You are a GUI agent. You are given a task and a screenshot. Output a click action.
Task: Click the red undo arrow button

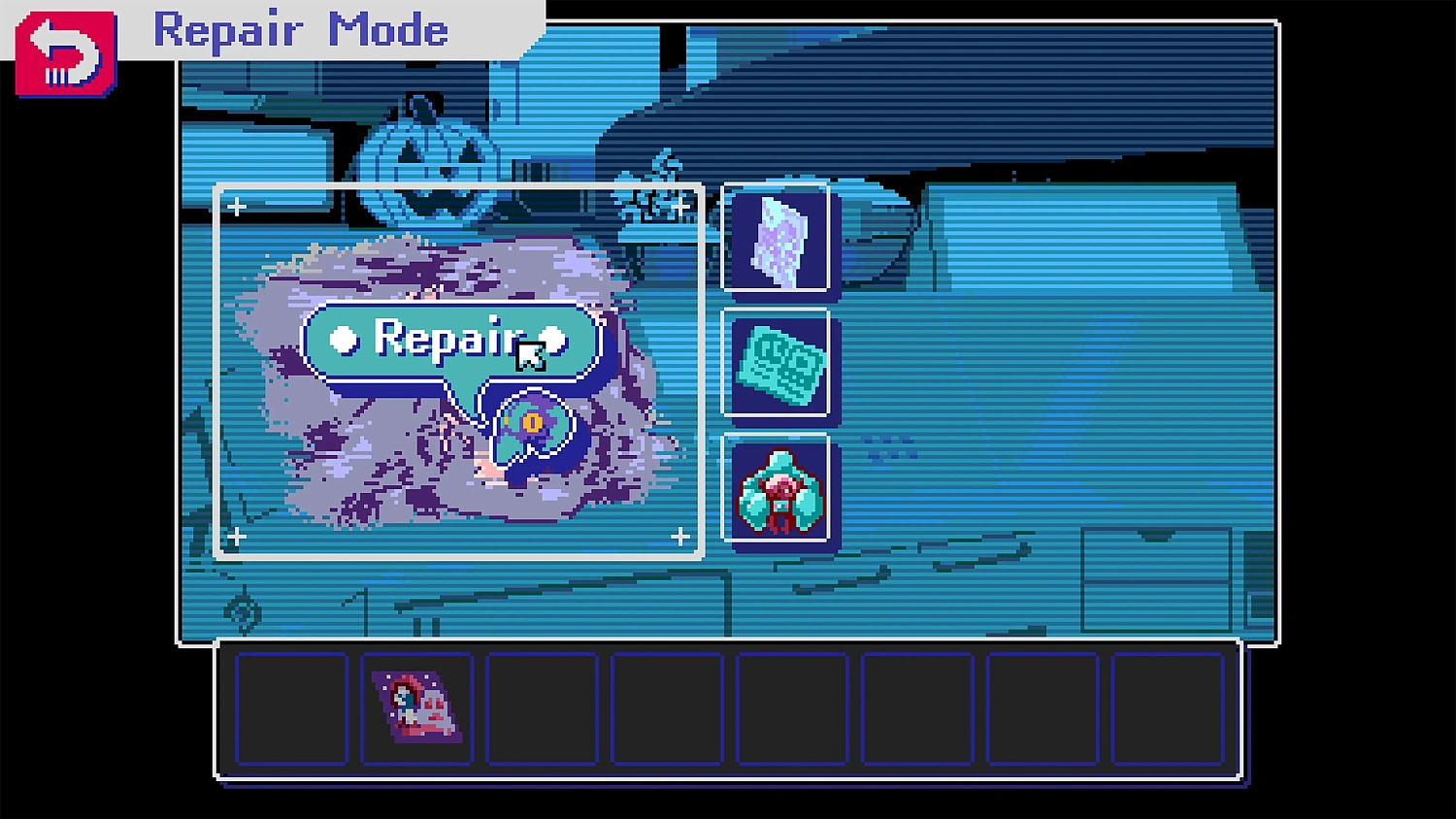[63, 53]
